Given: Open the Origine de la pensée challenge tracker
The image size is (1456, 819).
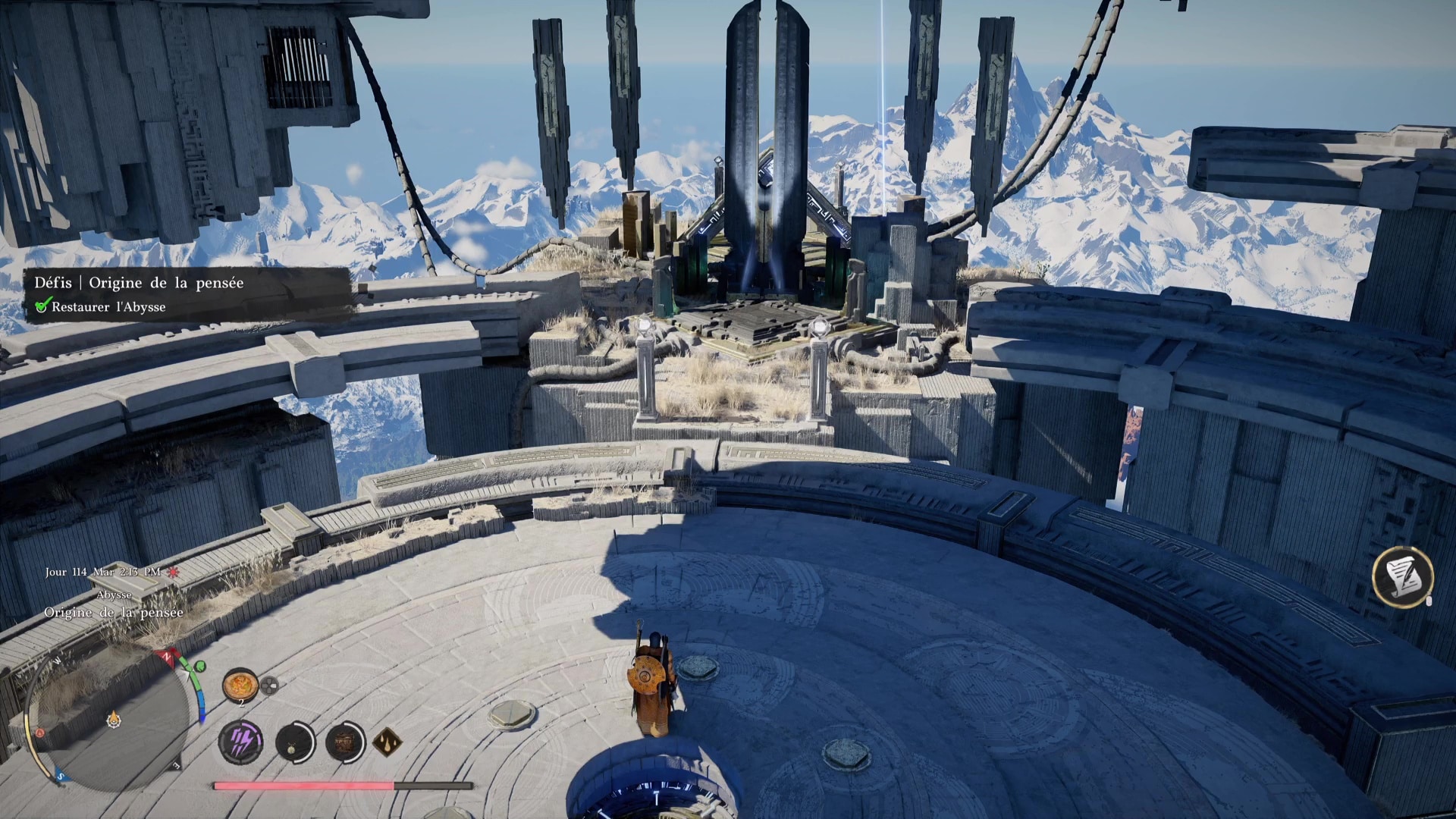Looking at the screenshot, I should point(139,283).
